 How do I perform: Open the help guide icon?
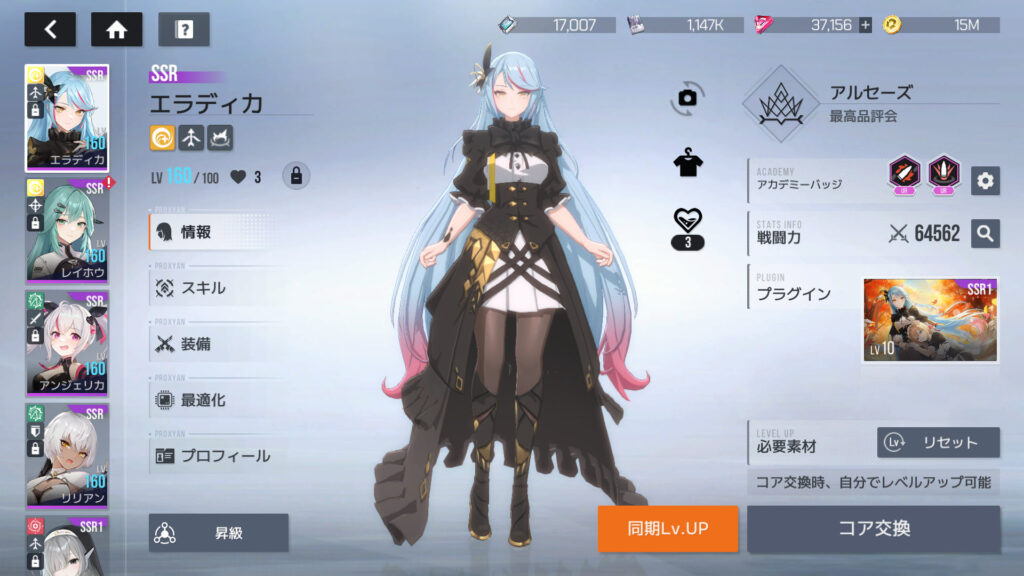[183, 29]
